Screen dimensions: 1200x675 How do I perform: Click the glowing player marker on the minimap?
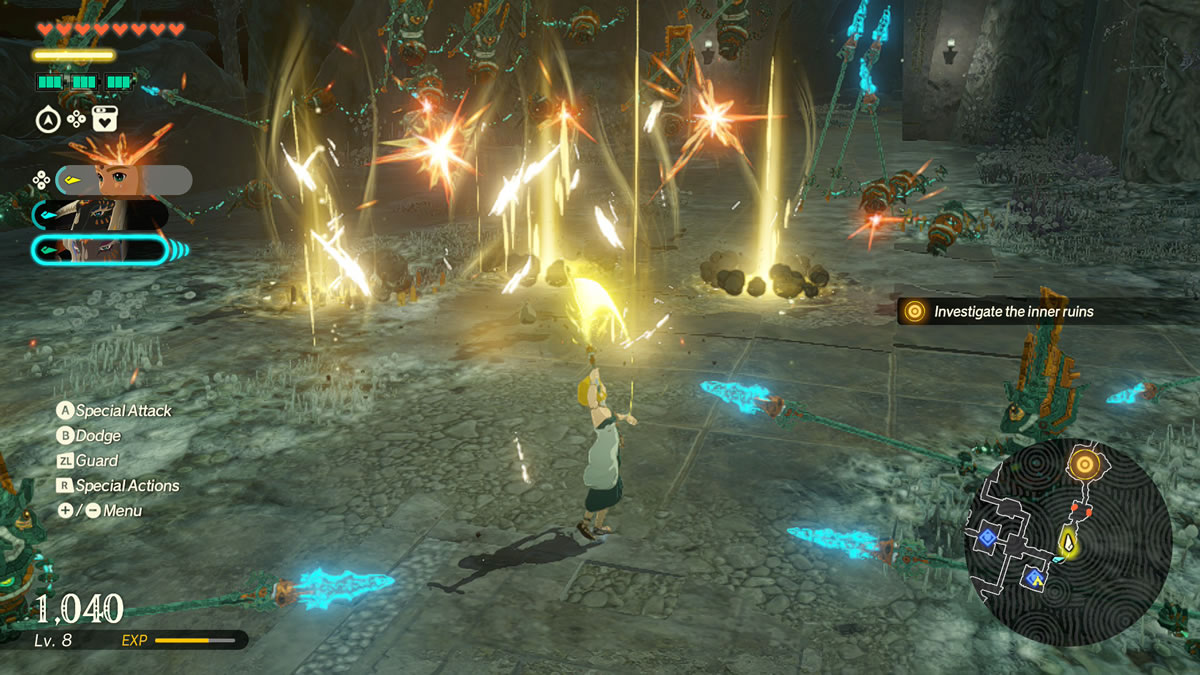click(1069, 543)
